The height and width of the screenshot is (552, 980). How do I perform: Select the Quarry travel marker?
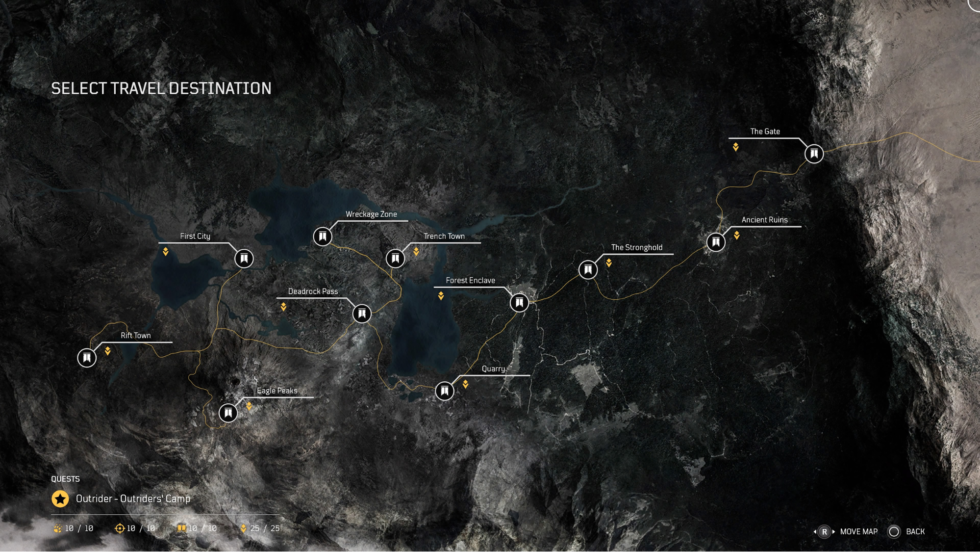click(x=444, y=391)
